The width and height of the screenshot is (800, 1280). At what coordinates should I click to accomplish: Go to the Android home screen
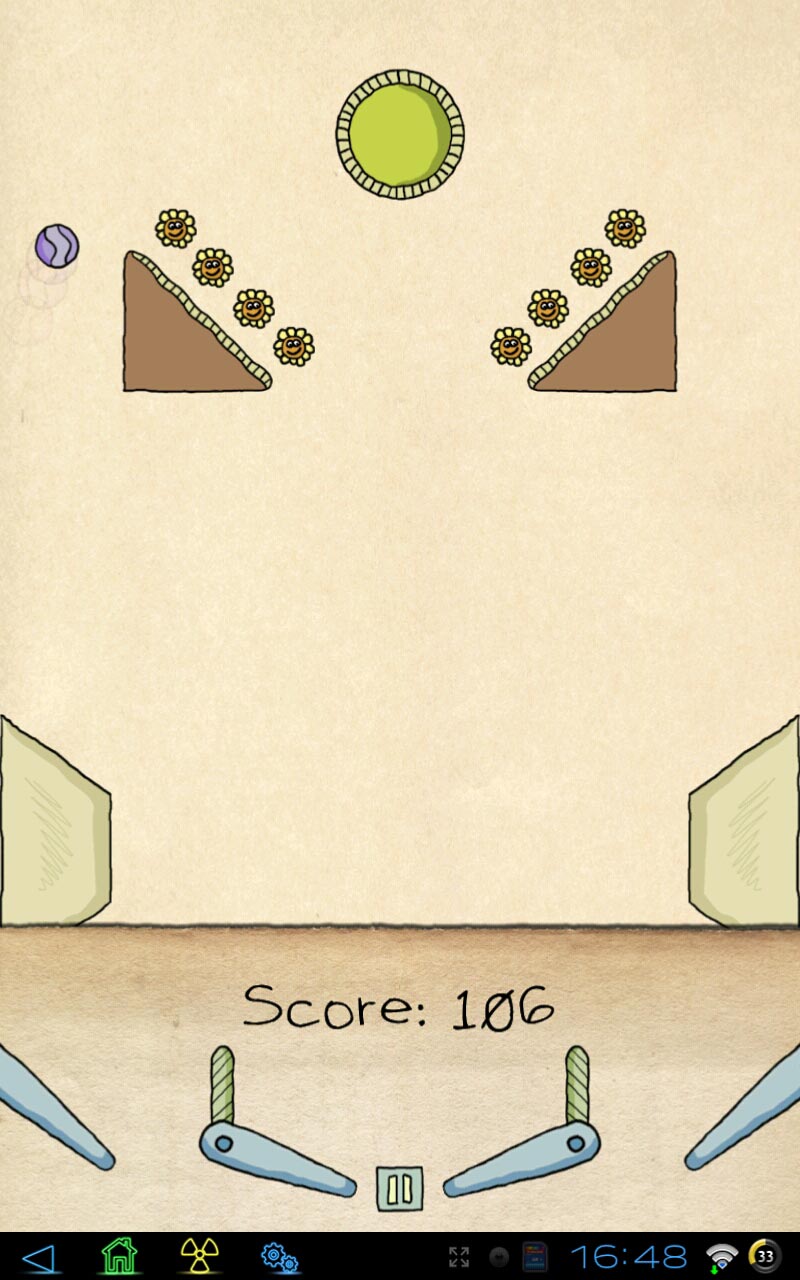coord(119,1256)
